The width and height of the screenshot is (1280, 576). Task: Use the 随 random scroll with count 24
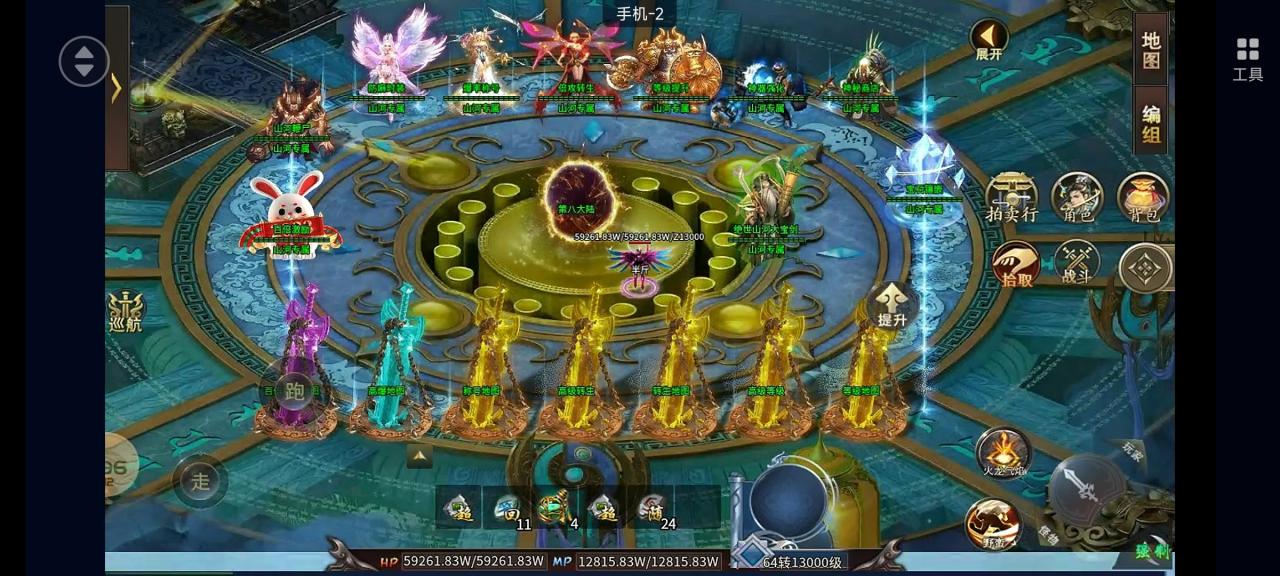652,509
